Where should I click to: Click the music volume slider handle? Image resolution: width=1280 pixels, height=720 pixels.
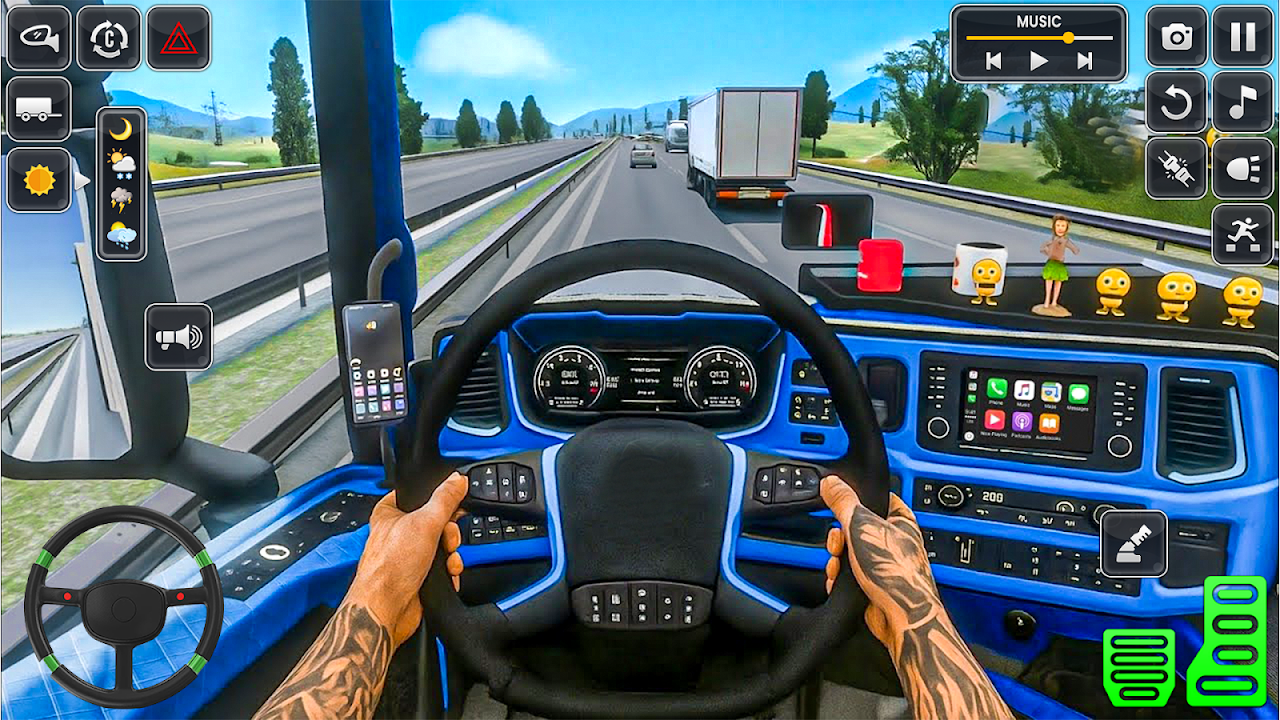[x=1068, y=37]
